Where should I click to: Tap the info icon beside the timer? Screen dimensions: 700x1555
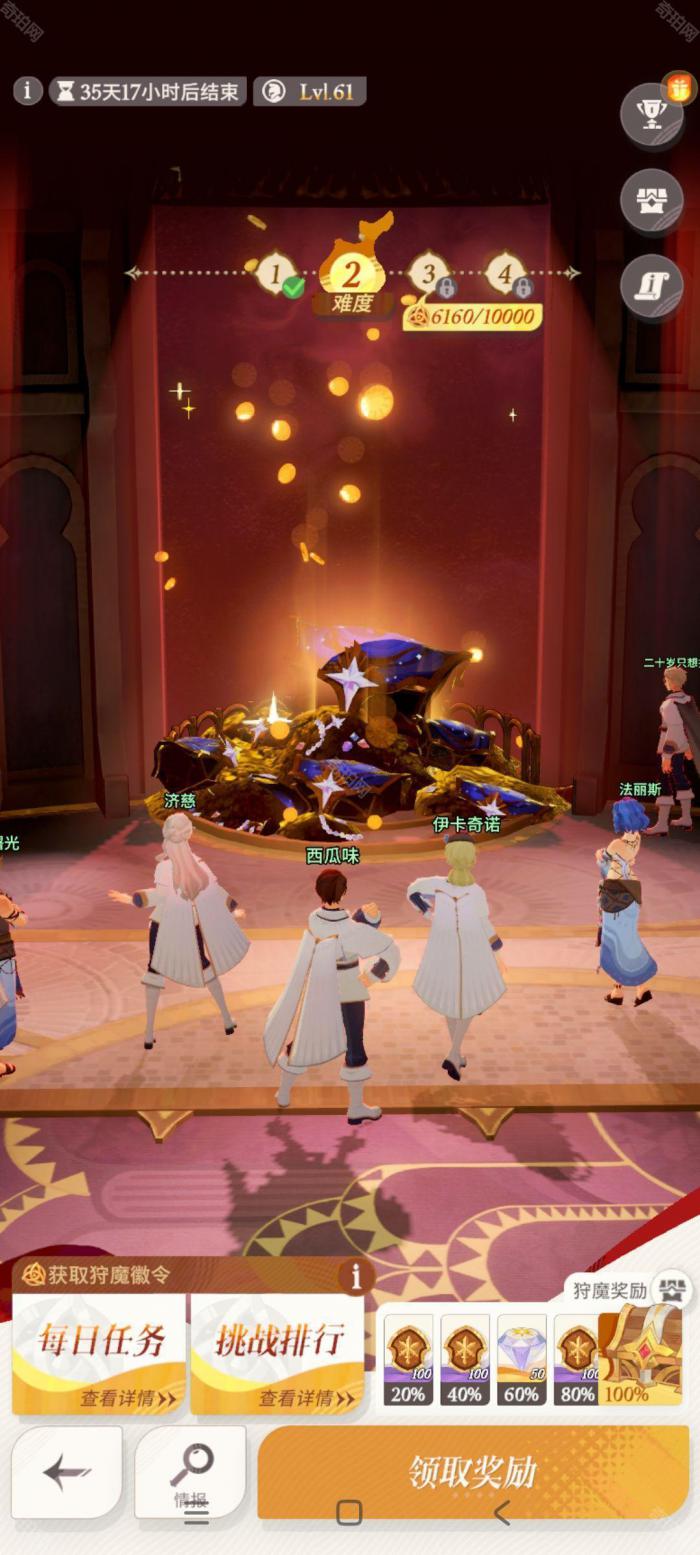(28, 91)
